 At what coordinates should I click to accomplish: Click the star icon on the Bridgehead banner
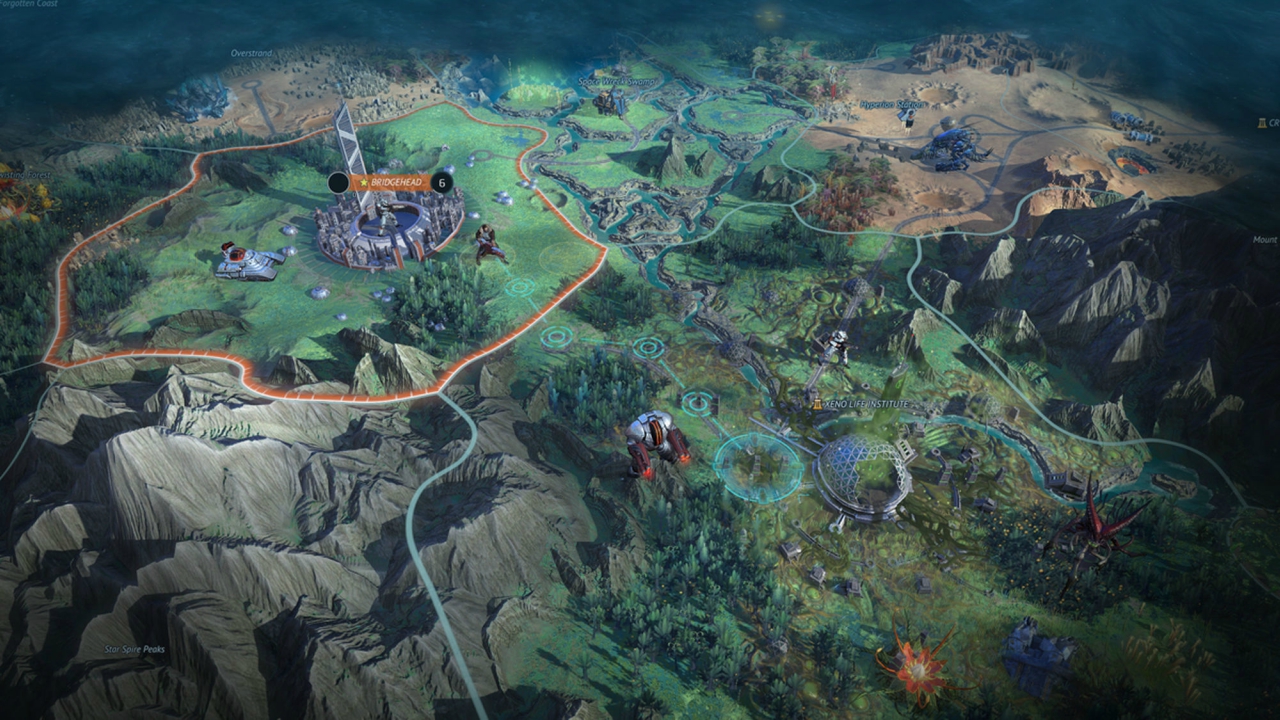(x=364, y=182)
